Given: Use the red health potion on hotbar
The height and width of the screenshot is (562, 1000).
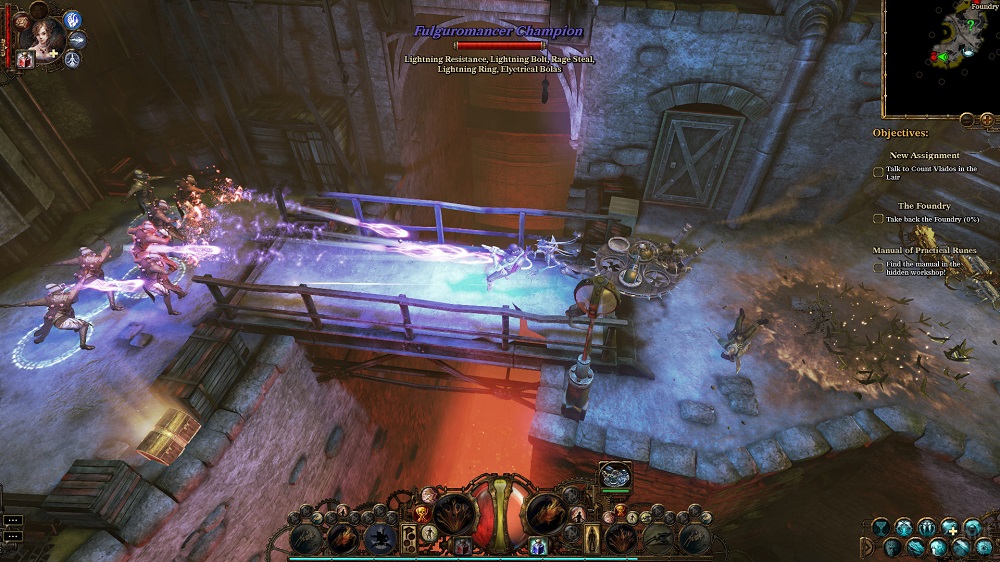Looking at the screenshot, I should 463,545.
